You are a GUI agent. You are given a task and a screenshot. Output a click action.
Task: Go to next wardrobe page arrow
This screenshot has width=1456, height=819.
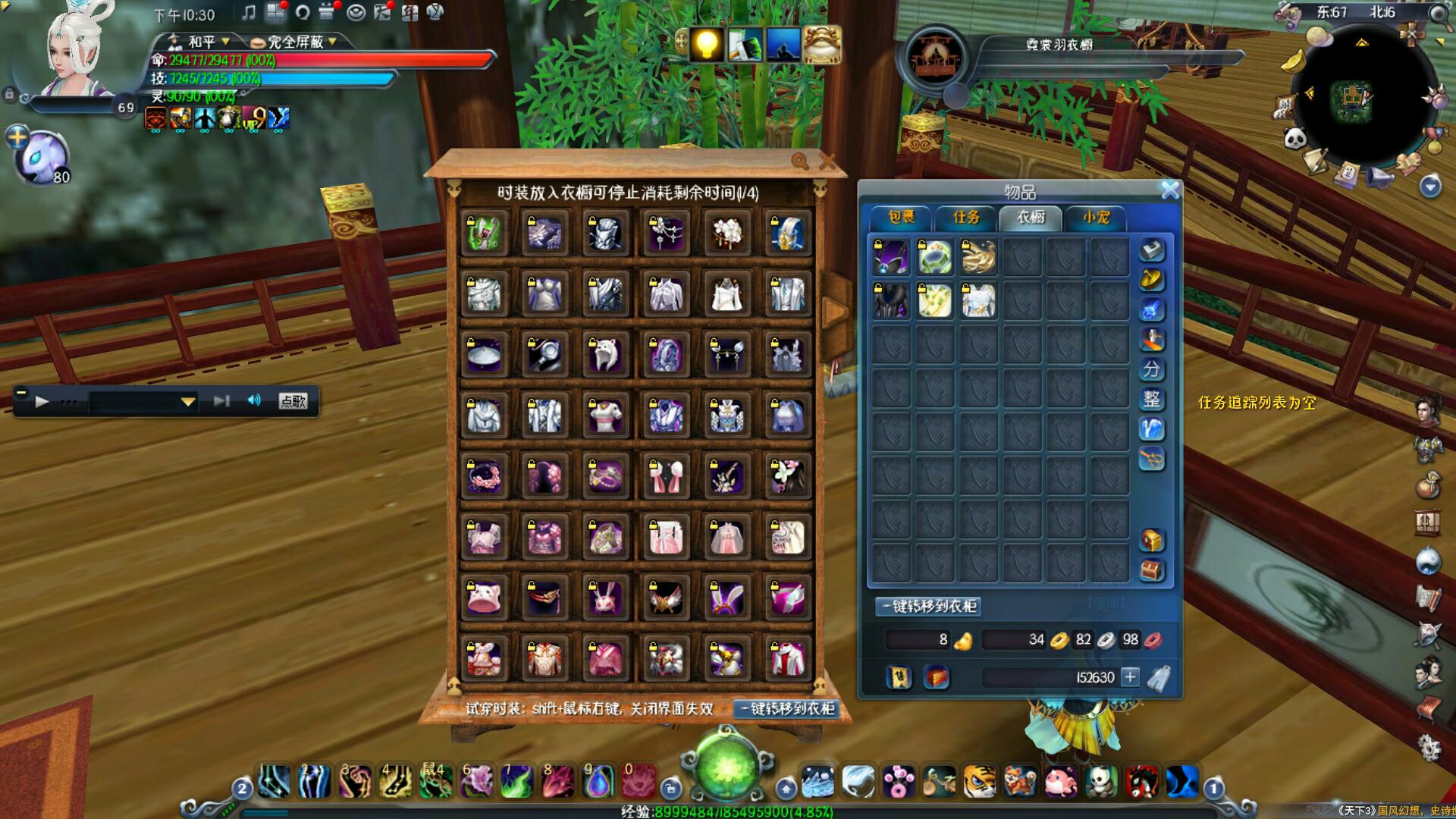[x=834, y=312]
